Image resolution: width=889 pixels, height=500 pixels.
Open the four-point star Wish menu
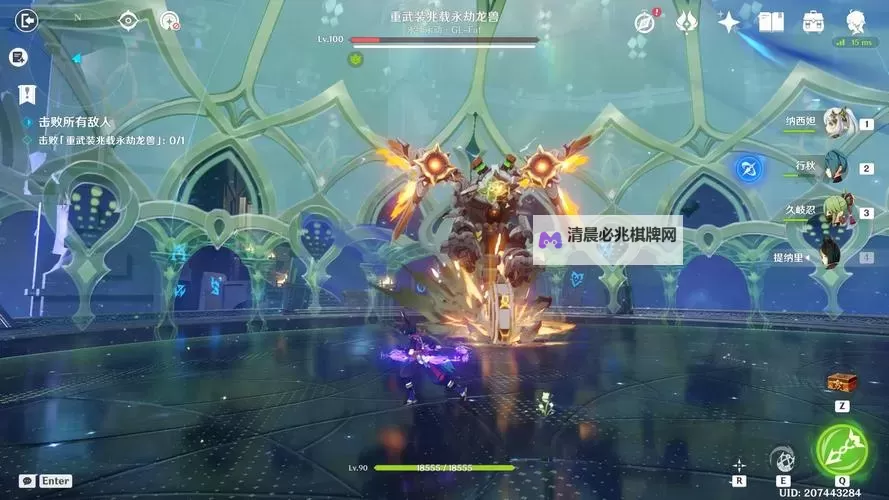click(730, 21)
